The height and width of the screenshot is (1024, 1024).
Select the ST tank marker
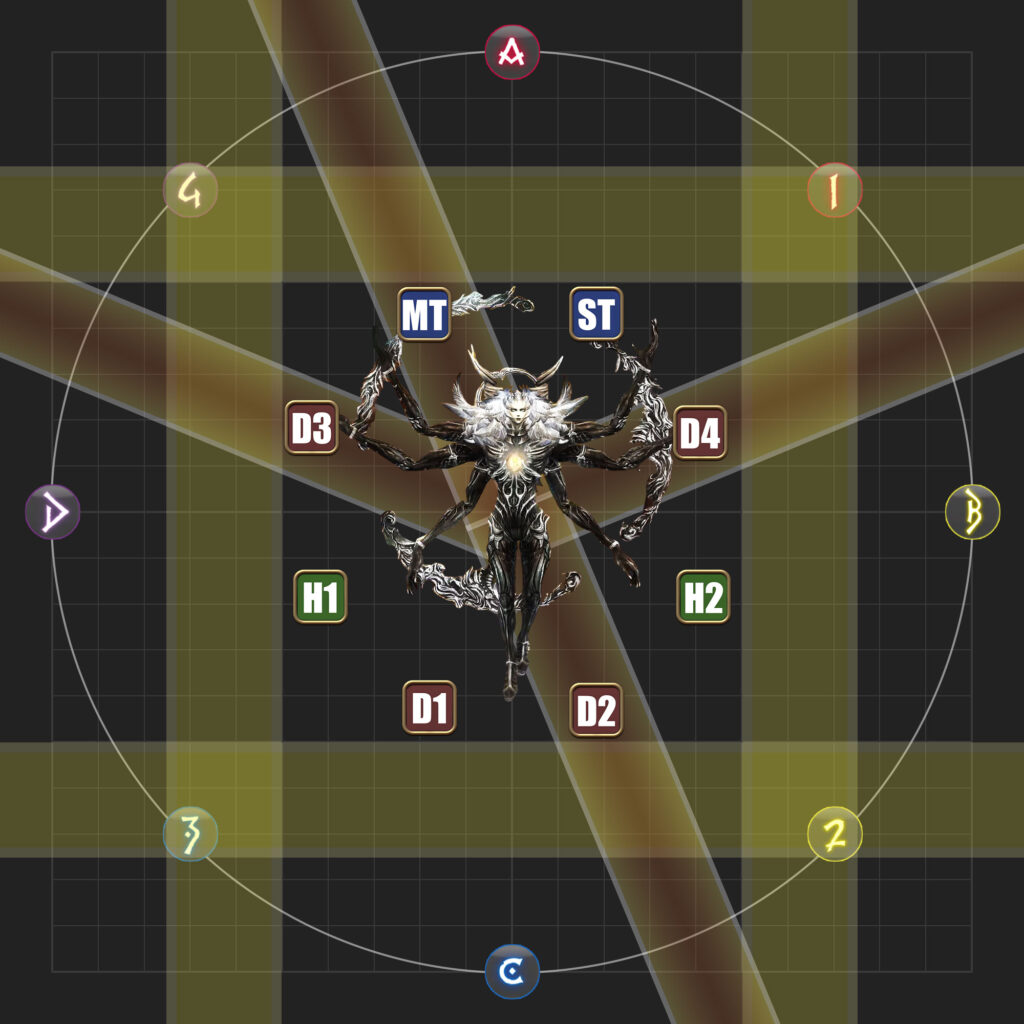click(596, 314)
